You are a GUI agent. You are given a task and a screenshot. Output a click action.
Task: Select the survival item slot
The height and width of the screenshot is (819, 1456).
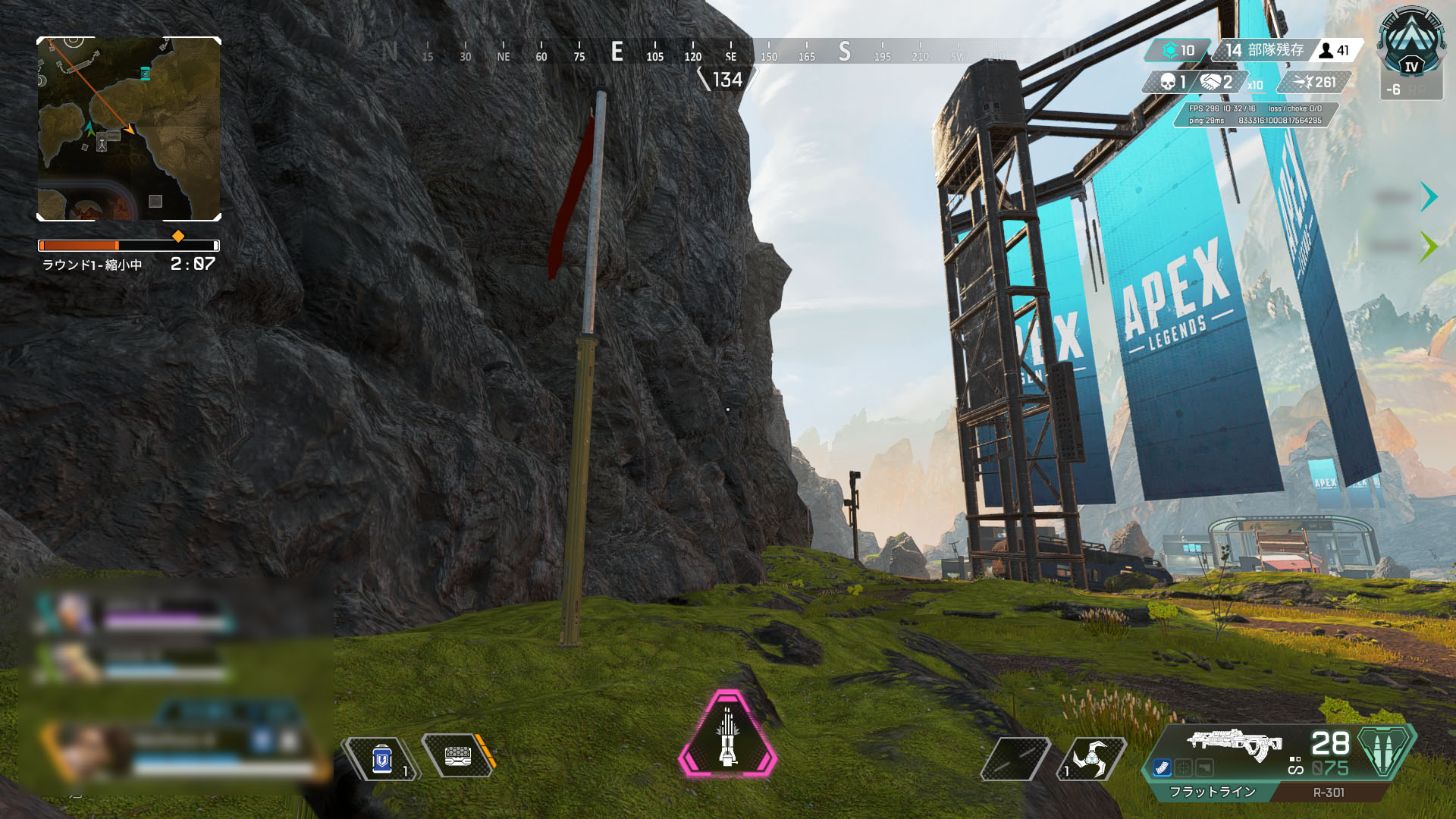[458, 755]
